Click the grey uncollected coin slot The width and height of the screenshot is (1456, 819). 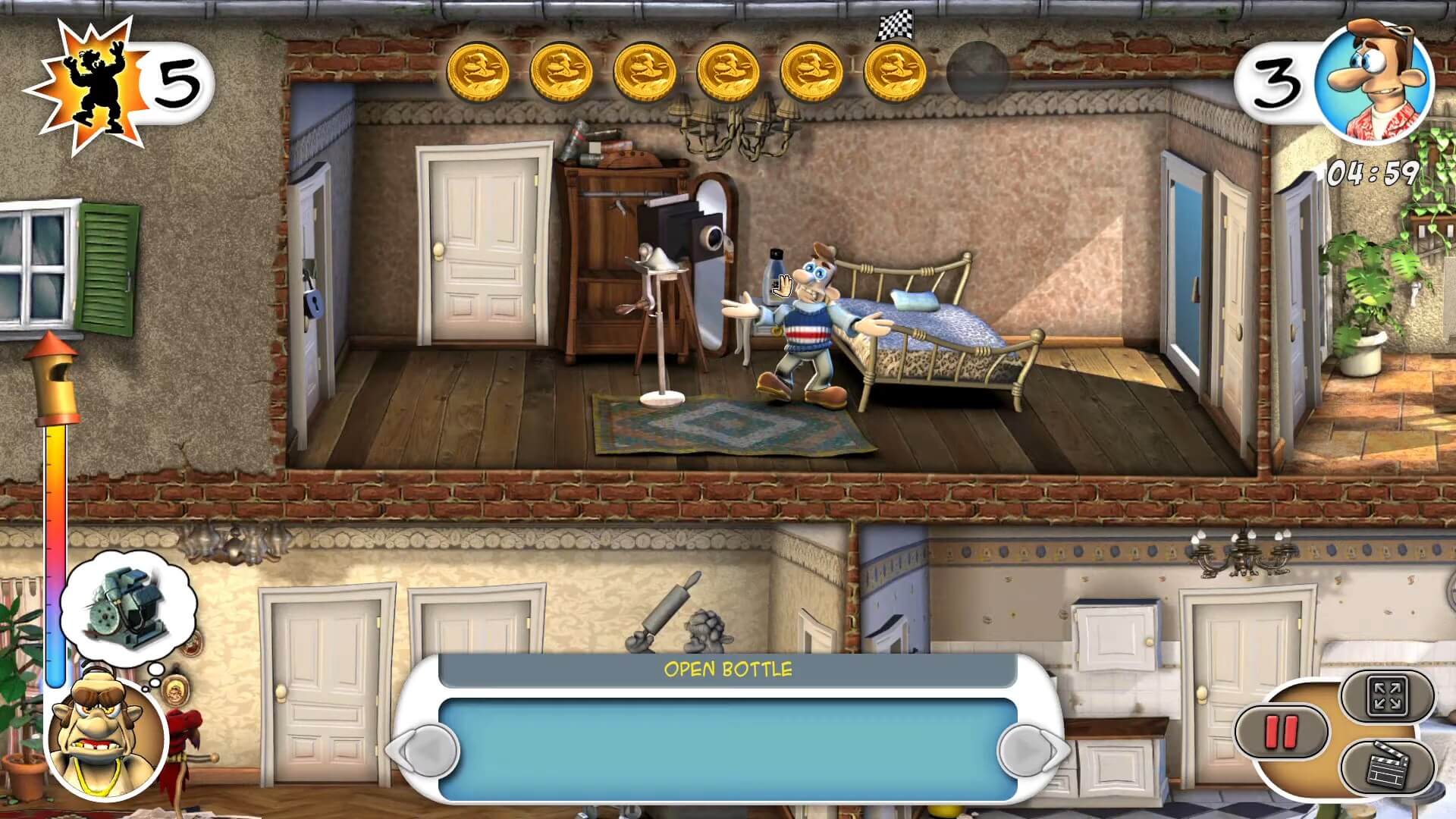pos(973,72)
